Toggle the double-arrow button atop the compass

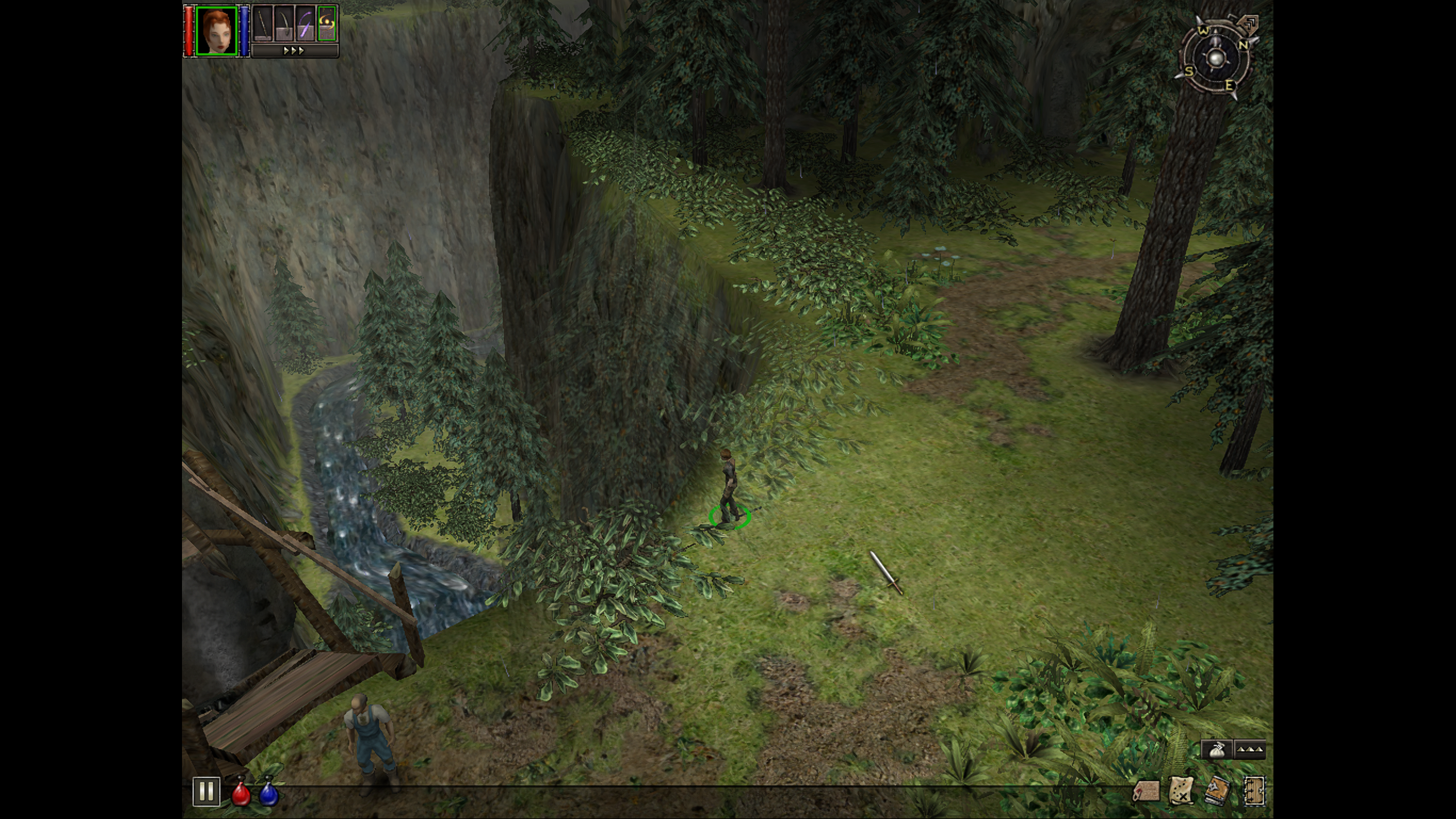tap(1250, 24)
